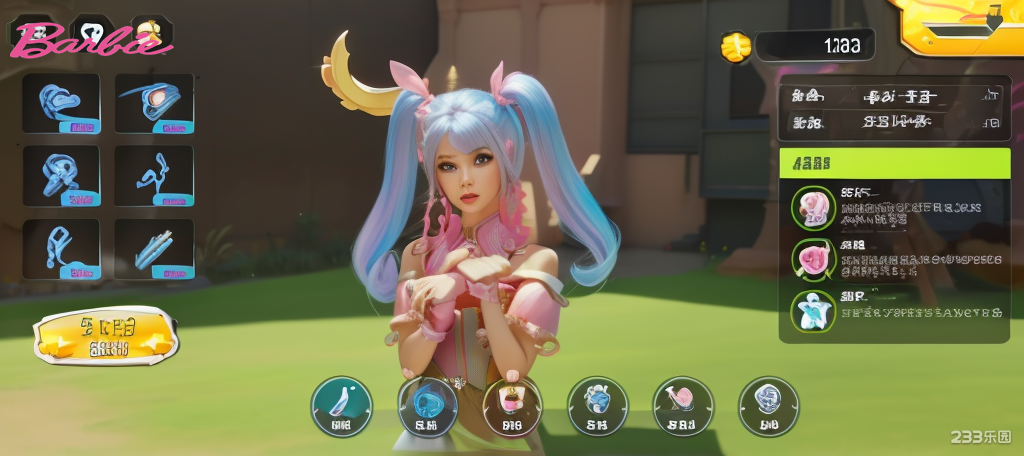Choose the blue dancer-shaped item tile

pyautogui.click(x=154, y=176)
